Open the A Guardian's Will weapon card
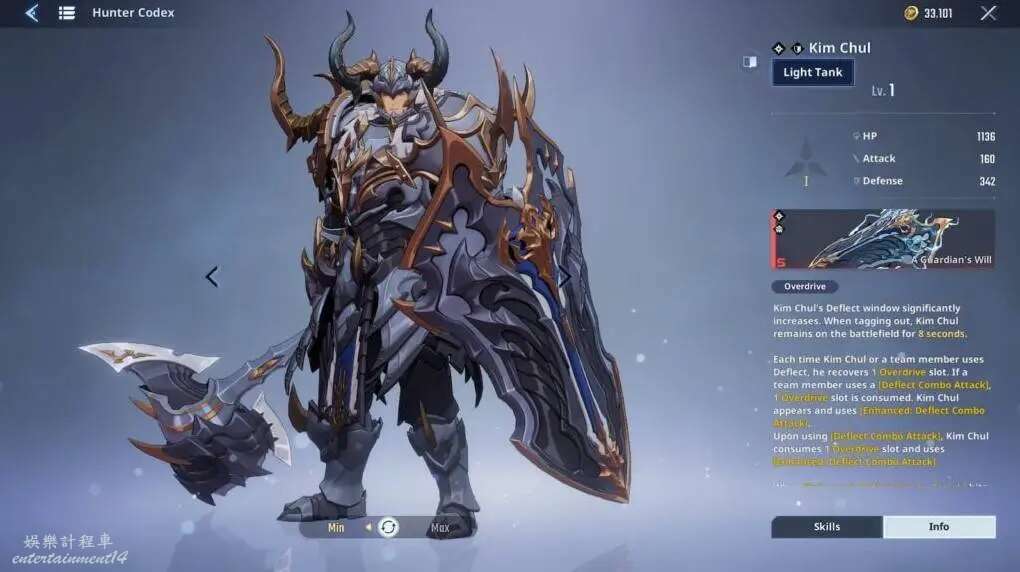The image size is (1020, 572). point(883,239)
